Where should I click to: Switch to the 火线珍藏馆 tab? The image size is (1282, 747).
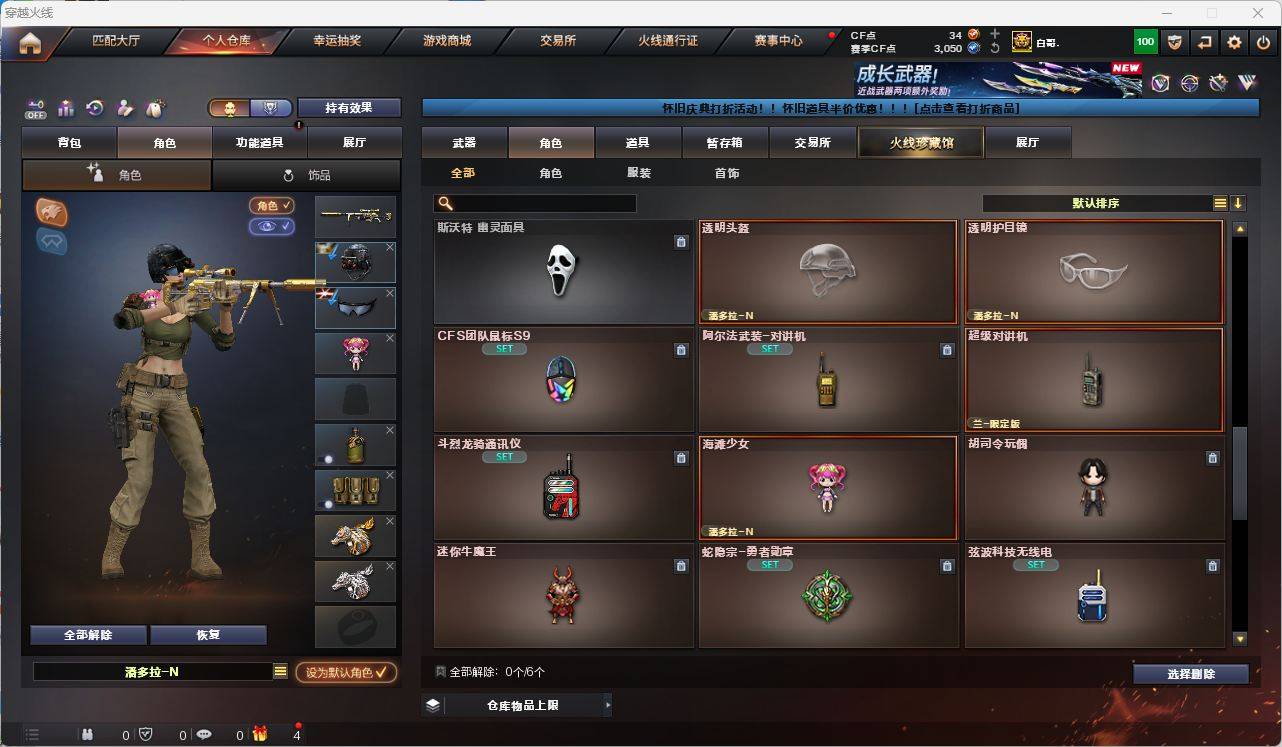[919, 142]
